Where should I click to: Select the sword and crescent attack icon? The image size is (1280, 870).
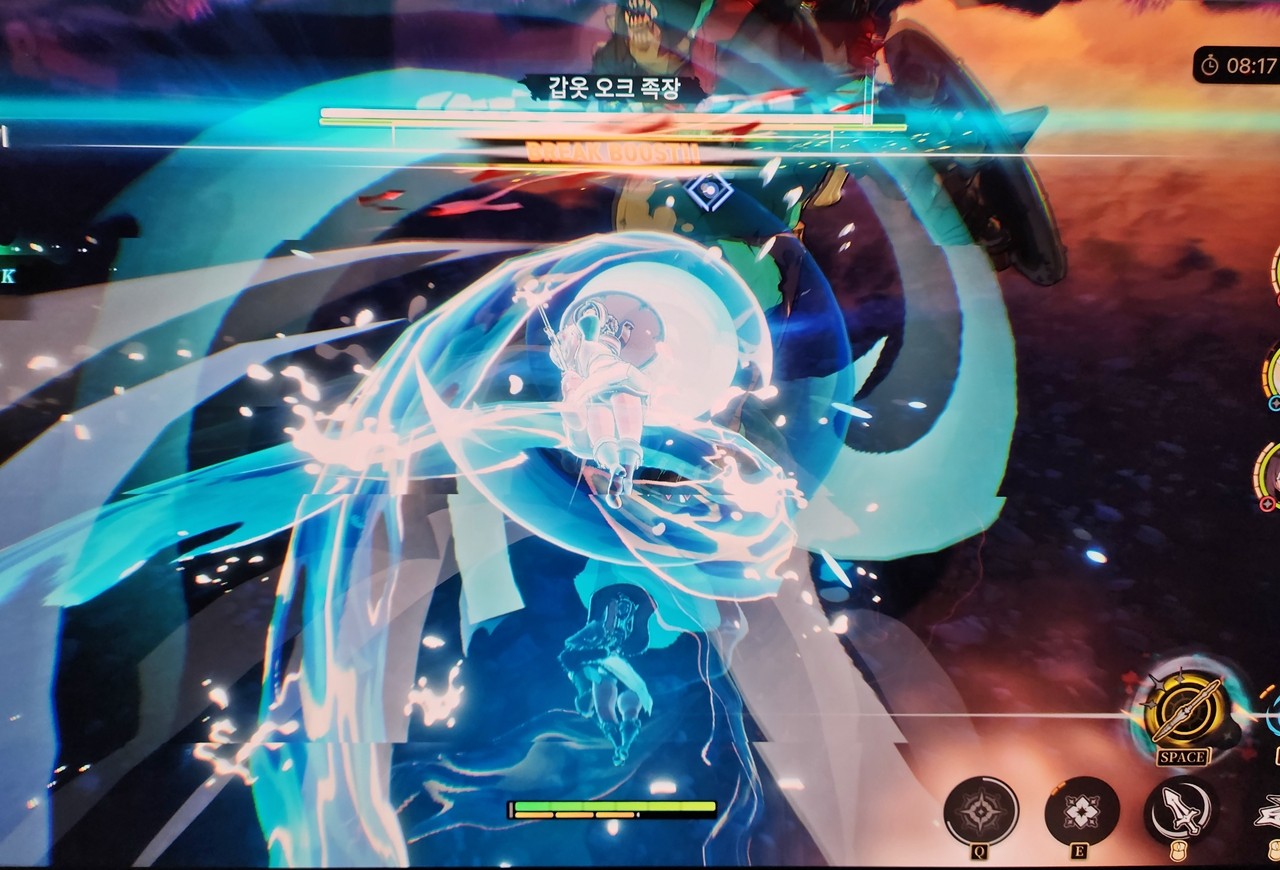[1181, 810]
